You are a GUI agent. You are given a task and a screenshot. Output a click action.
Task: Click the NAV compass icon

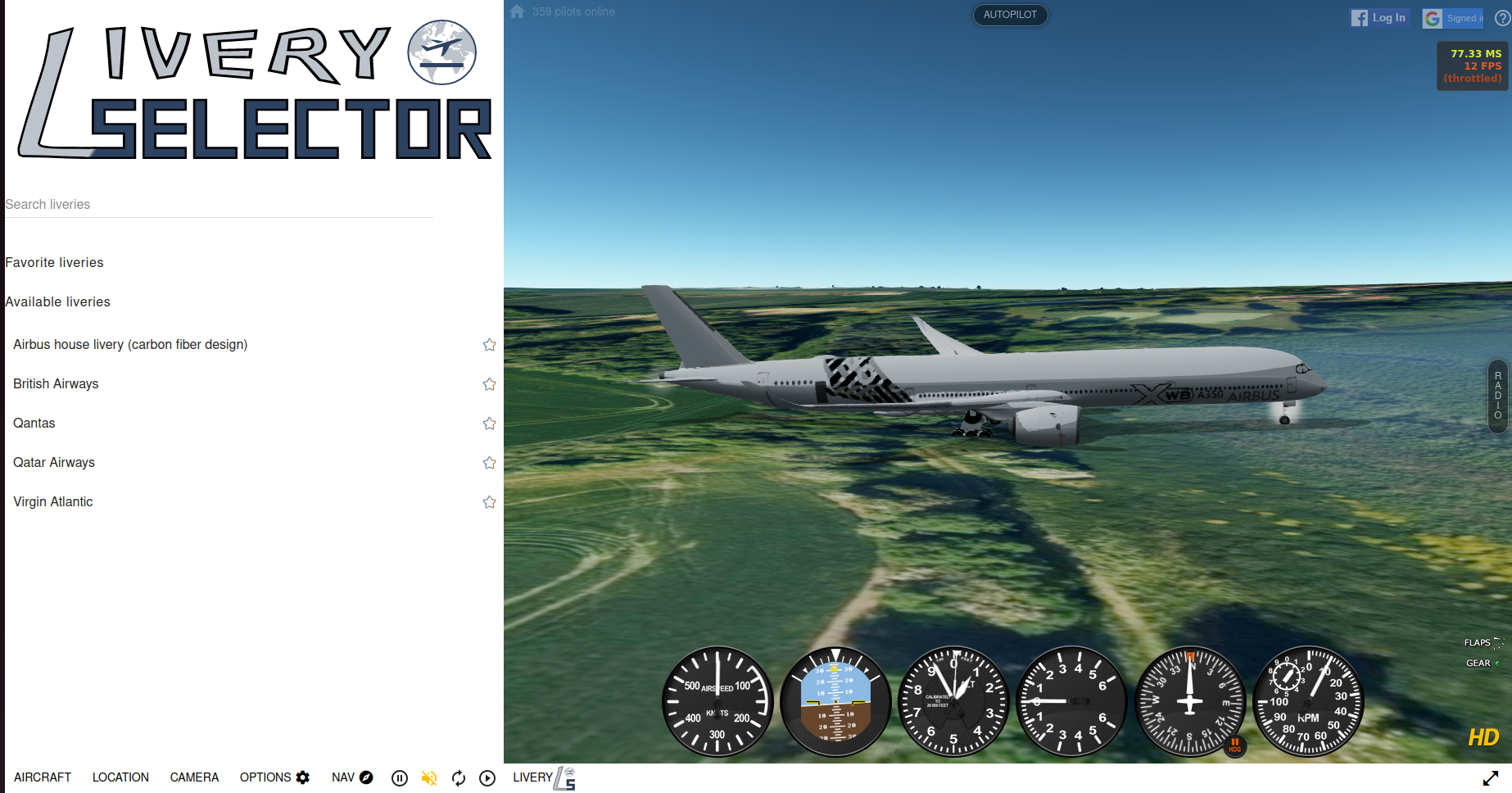(x=366, y=777)
